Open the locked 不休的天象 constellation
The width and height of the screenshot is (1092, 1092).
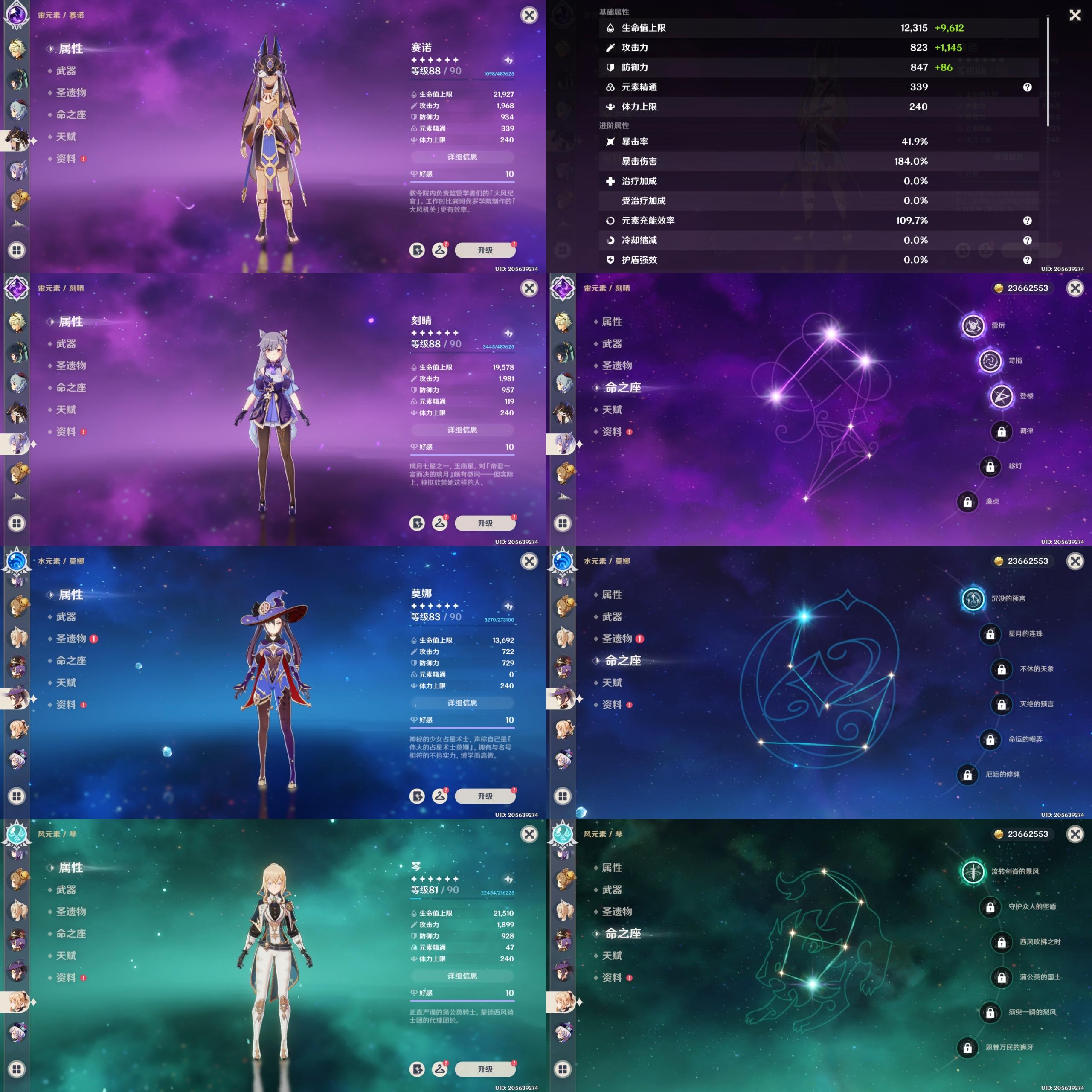1001,669
